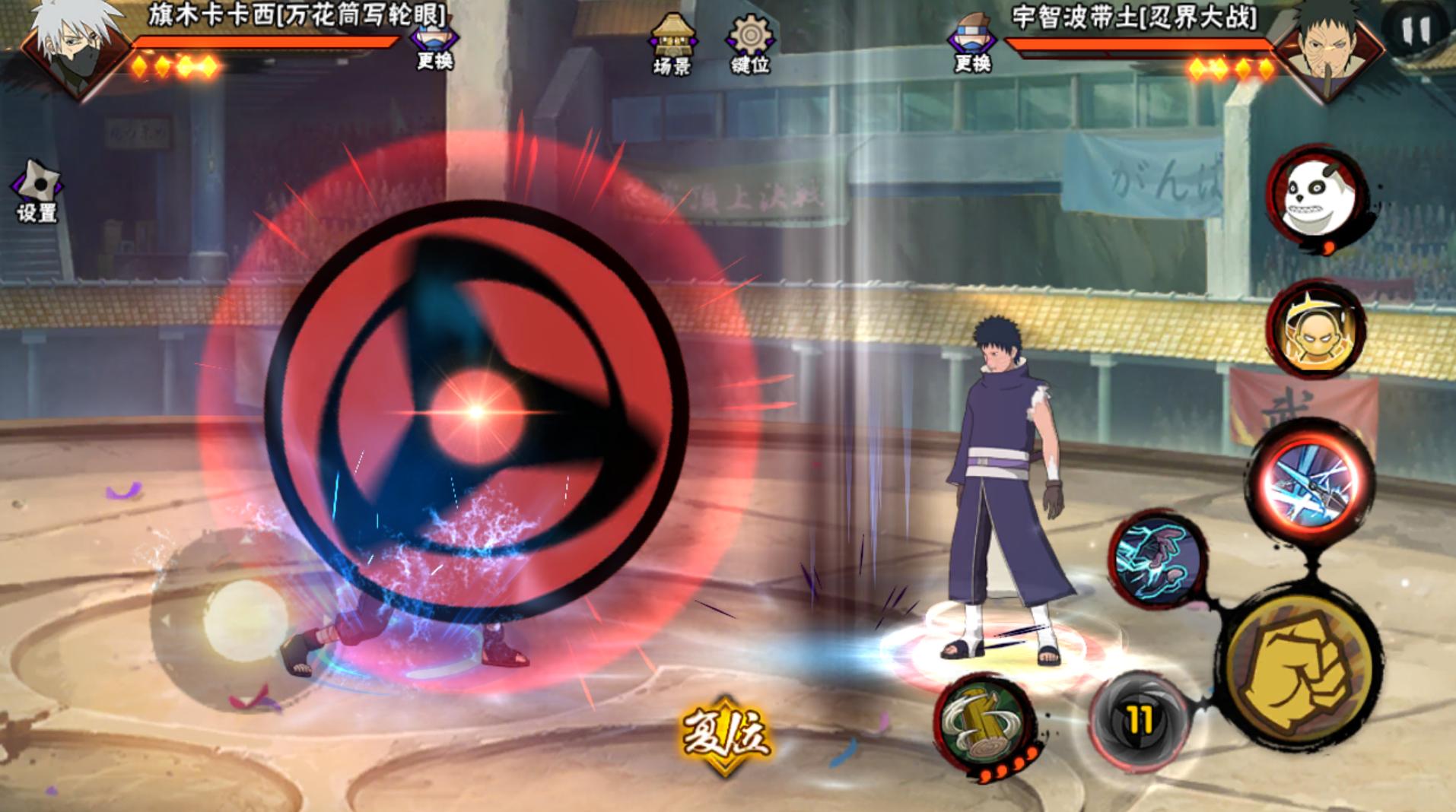Swap the Obito opponent with 更换
Screen dimensions: 1456x812
coord(972,46)
